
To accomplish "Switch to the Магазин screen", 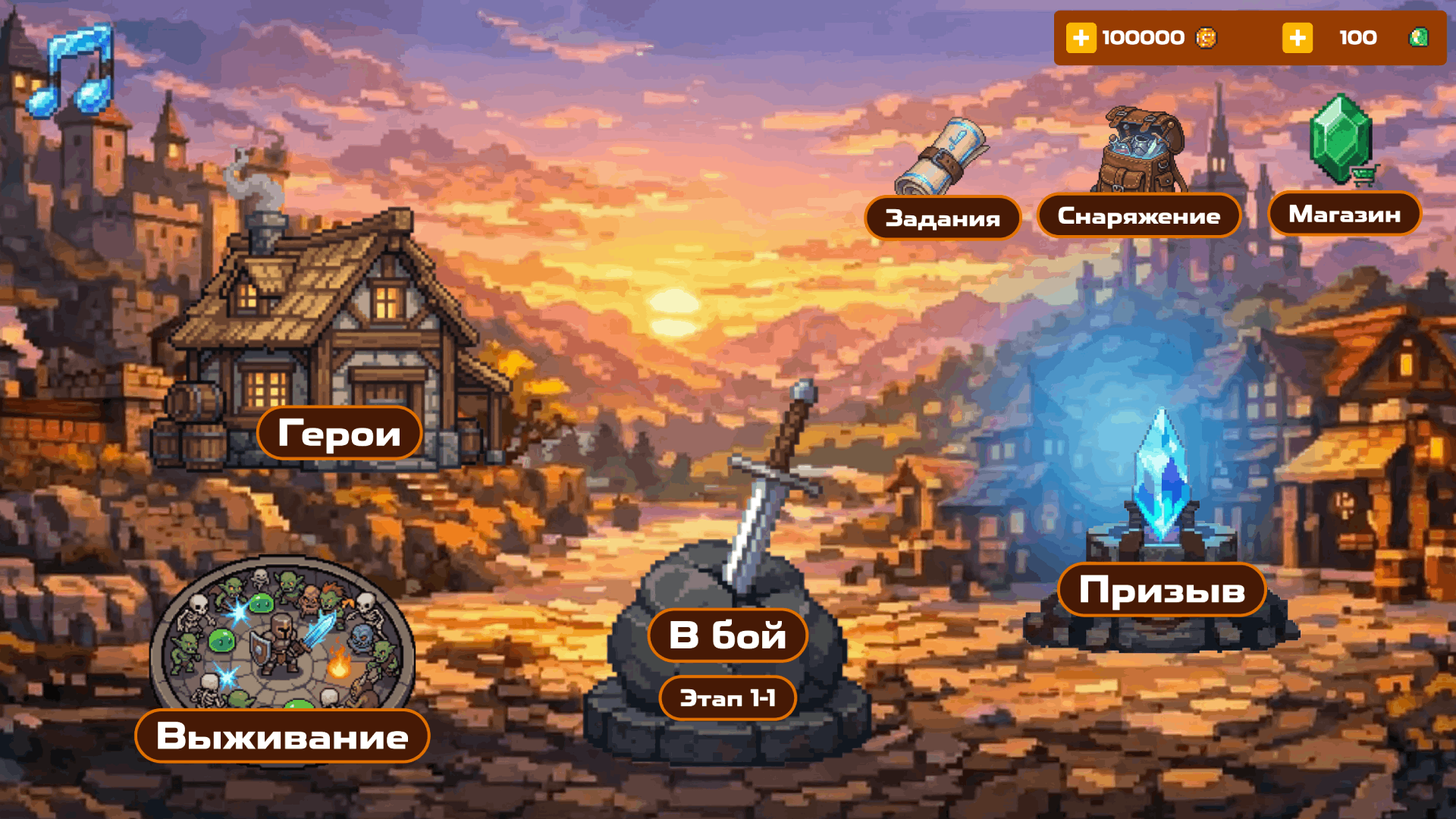I will (x=1343, y=214).
